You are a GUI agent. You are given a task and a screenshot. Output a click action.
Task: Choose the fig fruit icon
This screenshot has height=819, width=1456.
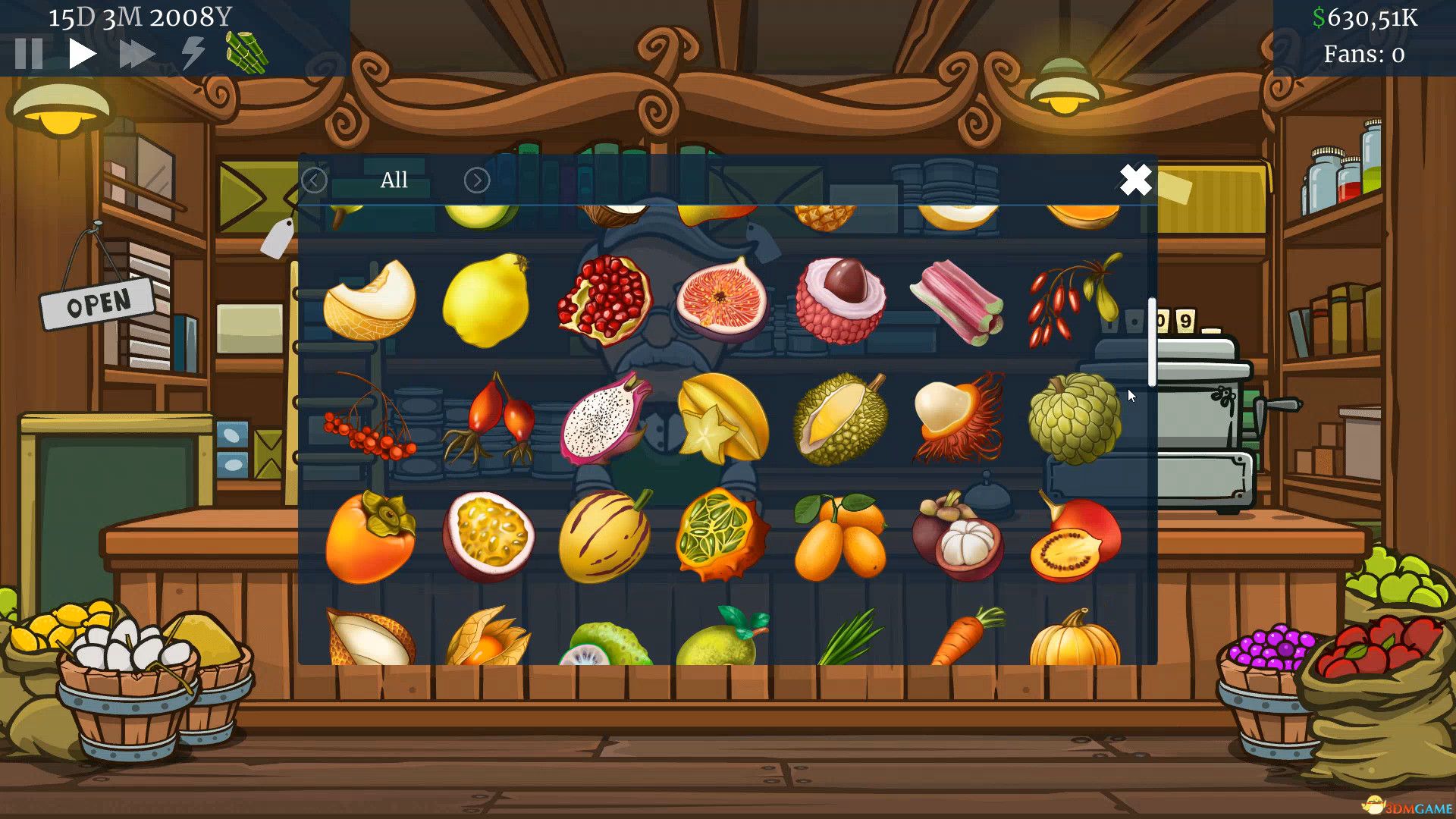click(x=724, y=300)
